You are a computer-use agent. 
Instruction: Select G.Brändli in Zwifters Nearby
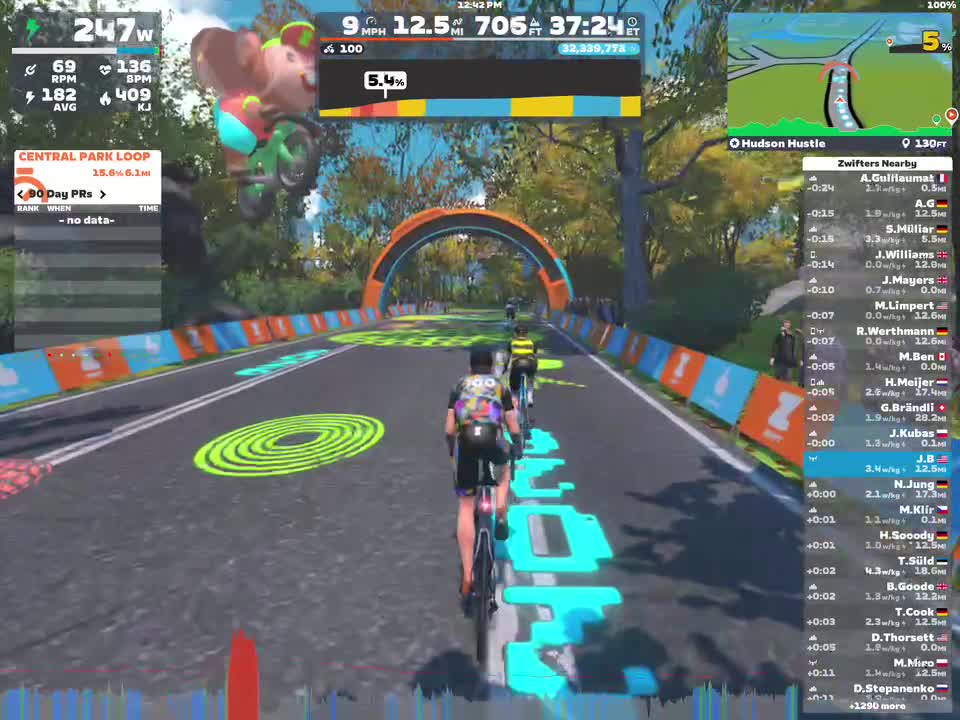[x=877, y=413]
